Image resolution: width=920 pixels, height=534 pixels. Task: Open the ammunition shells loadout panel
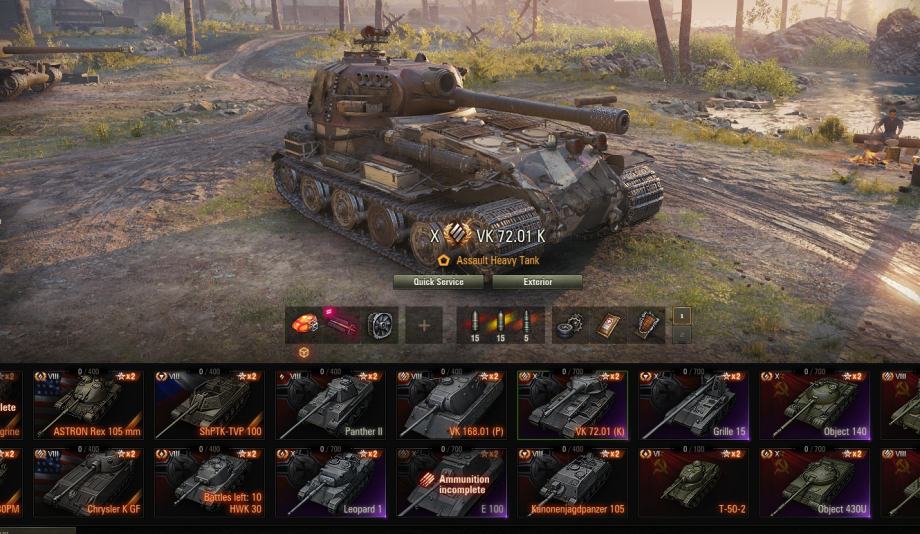point(500,325)
